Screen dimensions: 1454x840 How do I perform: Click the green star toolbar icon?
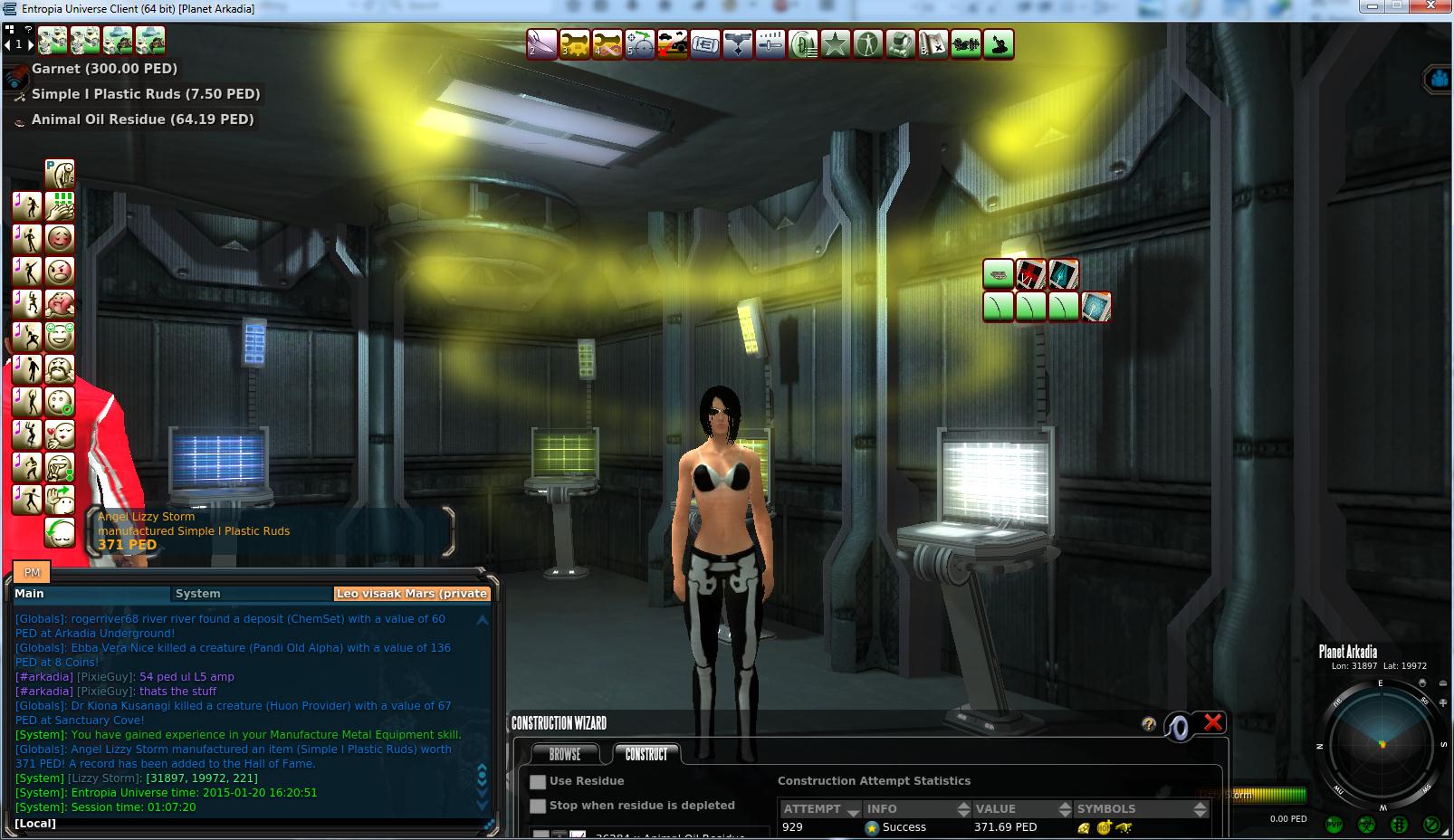tap(836, 43)
